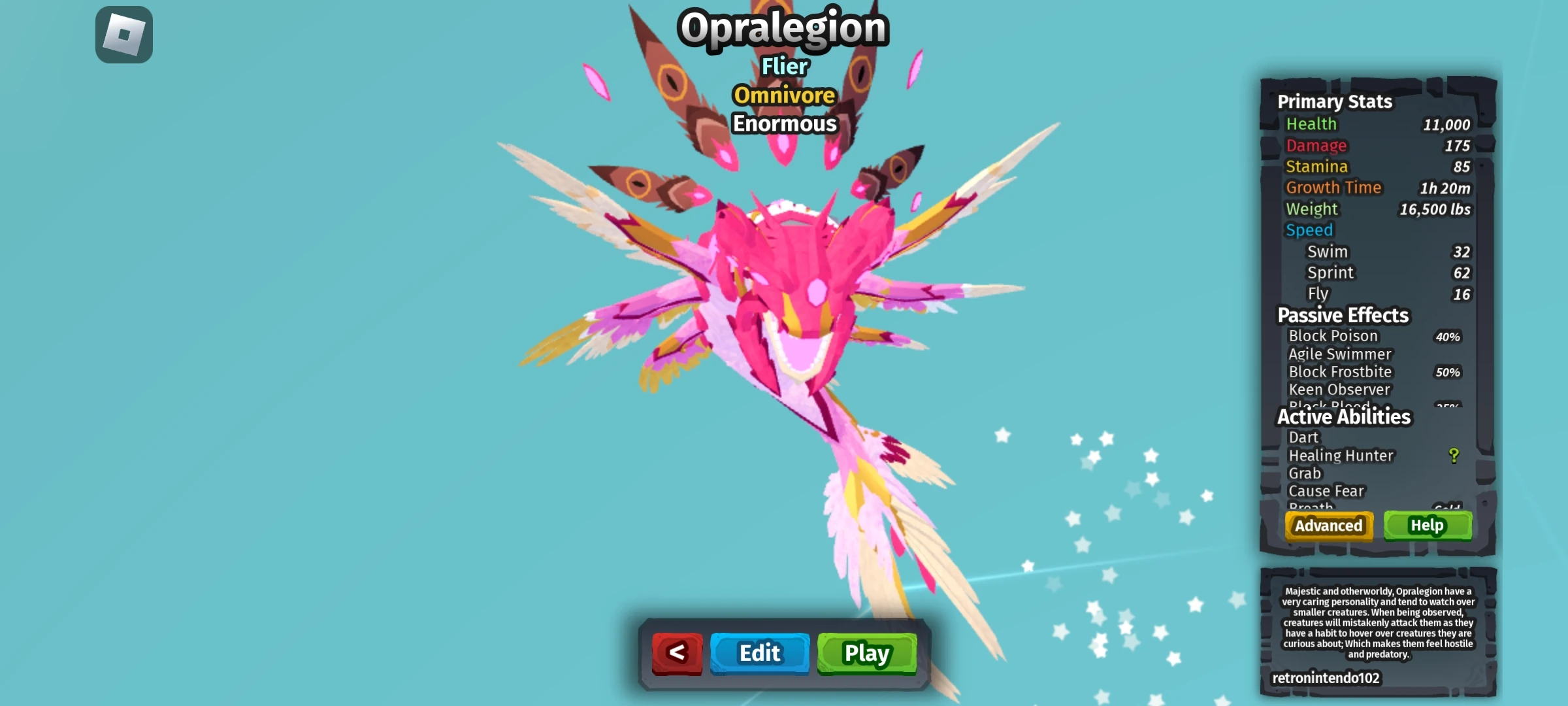The width and height of the screenshot is (1568, 706).
Task: Check the Health value of 11,000
Action: coord(1448,124)
